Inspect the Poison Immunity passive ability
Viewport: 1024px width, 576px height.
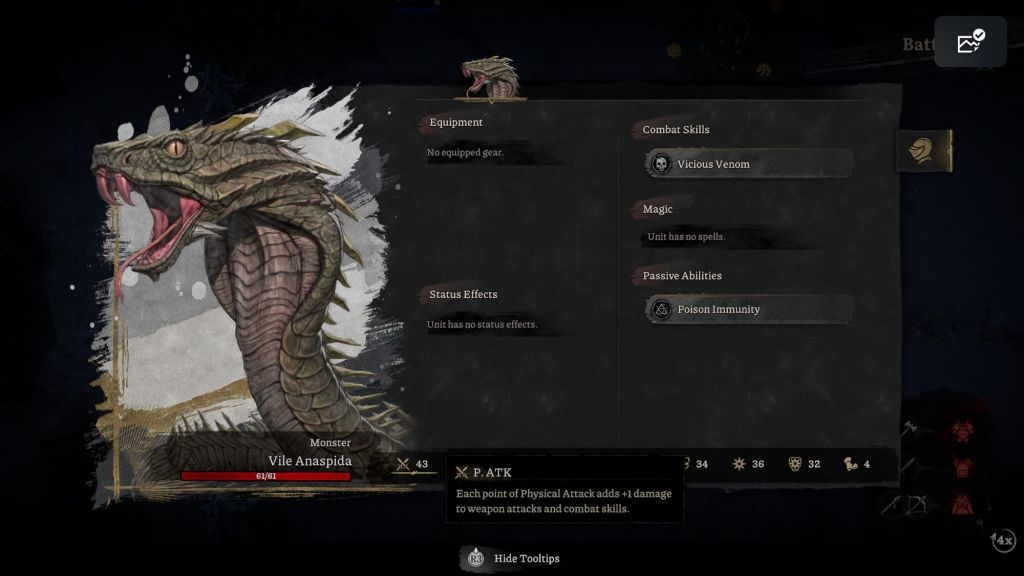[750, 310]
